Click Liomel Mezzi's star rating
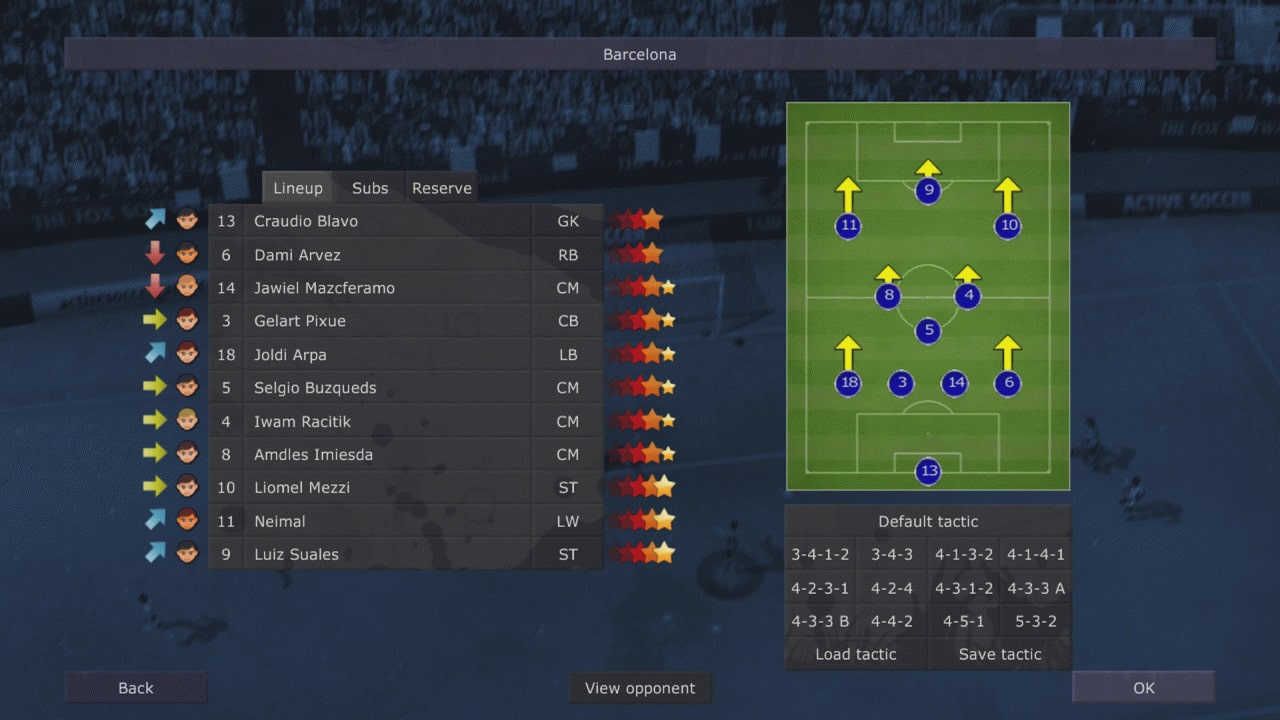 pos(643,487)
